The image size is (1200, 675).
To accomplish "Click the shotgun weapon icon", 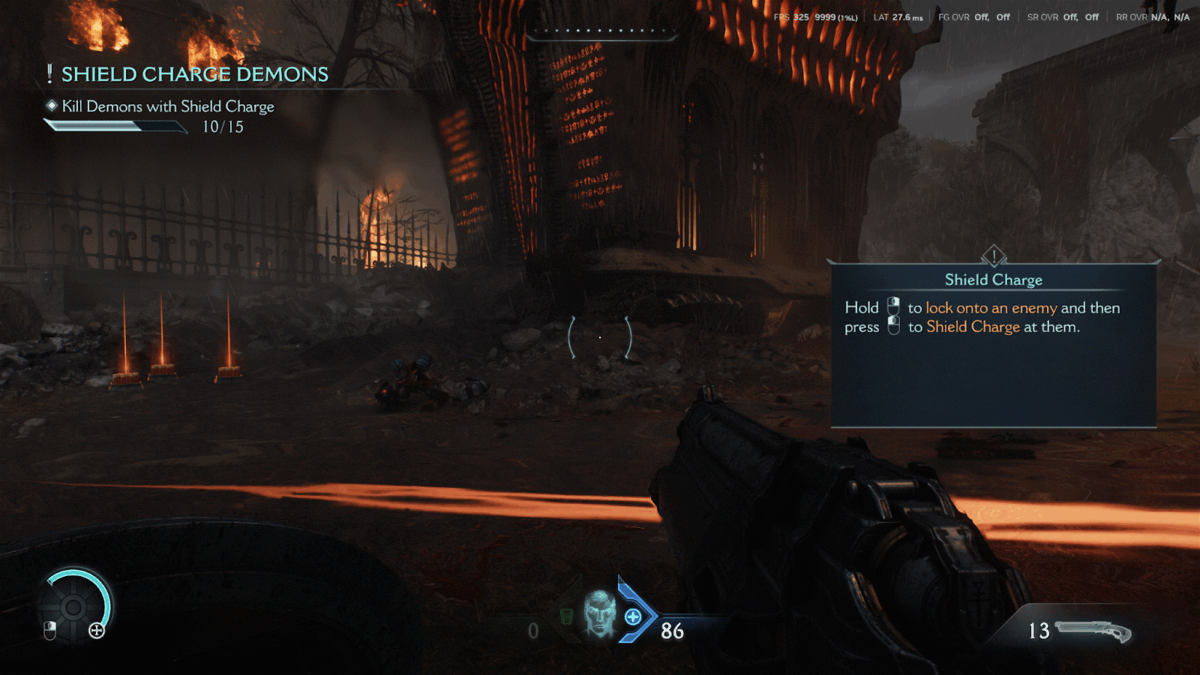I will [1092, 632].
